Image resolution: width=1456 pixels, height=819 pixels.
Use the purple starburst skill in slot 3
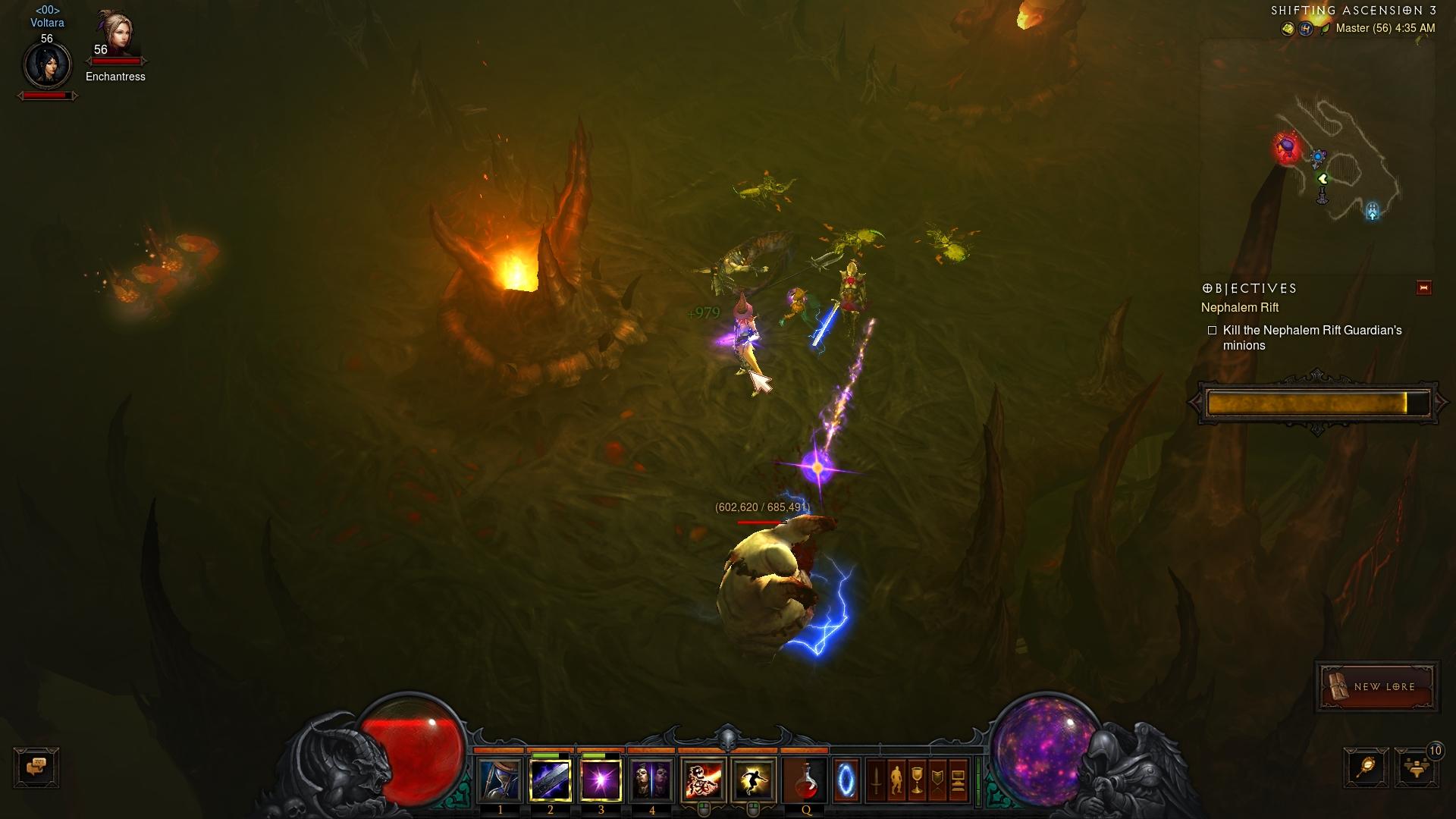[x=601, y=780]
